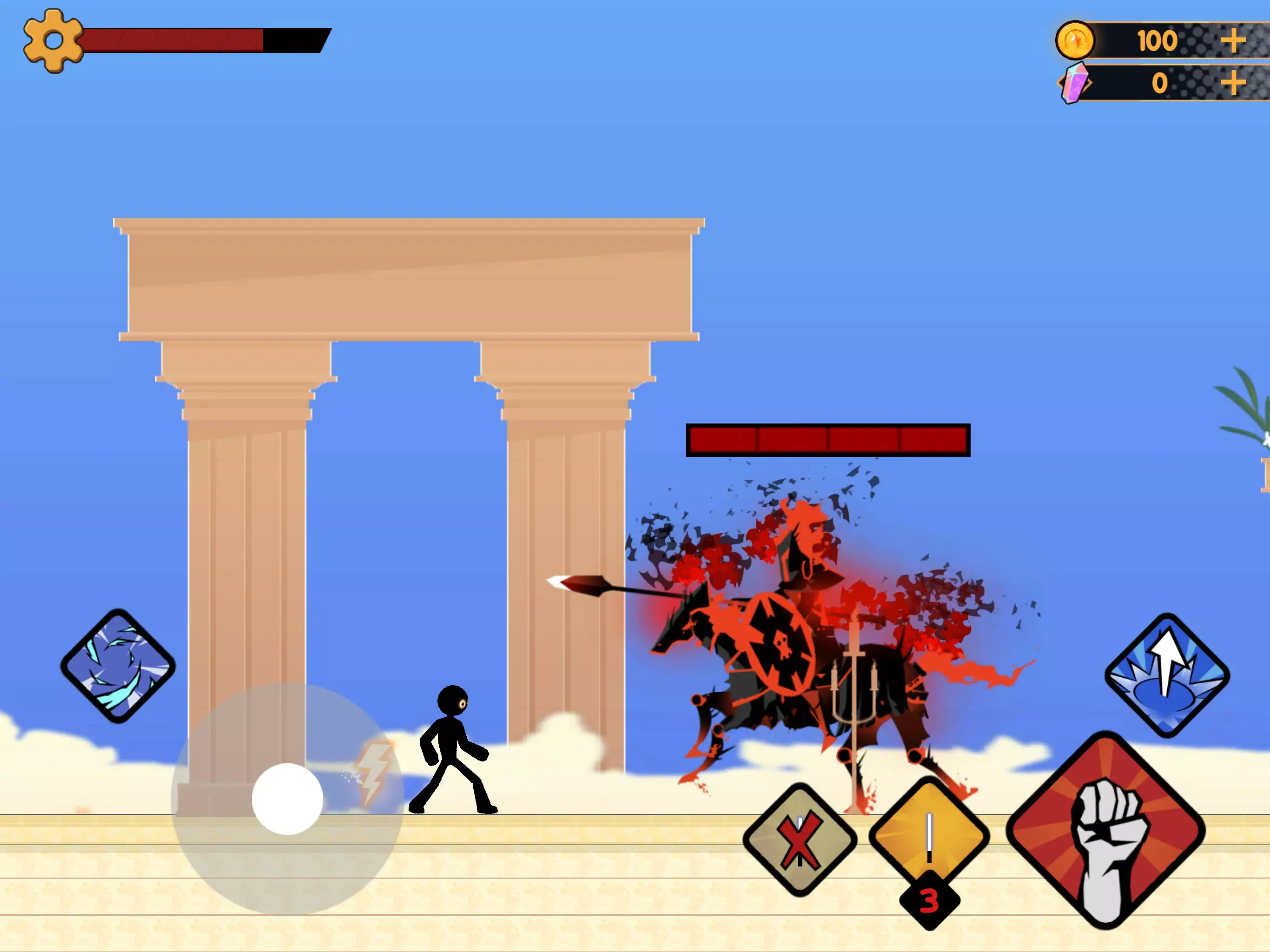Image resolution: width=1270 pixels, height=952 pixels.
Task: Open settings with the gear icon
Action: click(x=53, y=41)
